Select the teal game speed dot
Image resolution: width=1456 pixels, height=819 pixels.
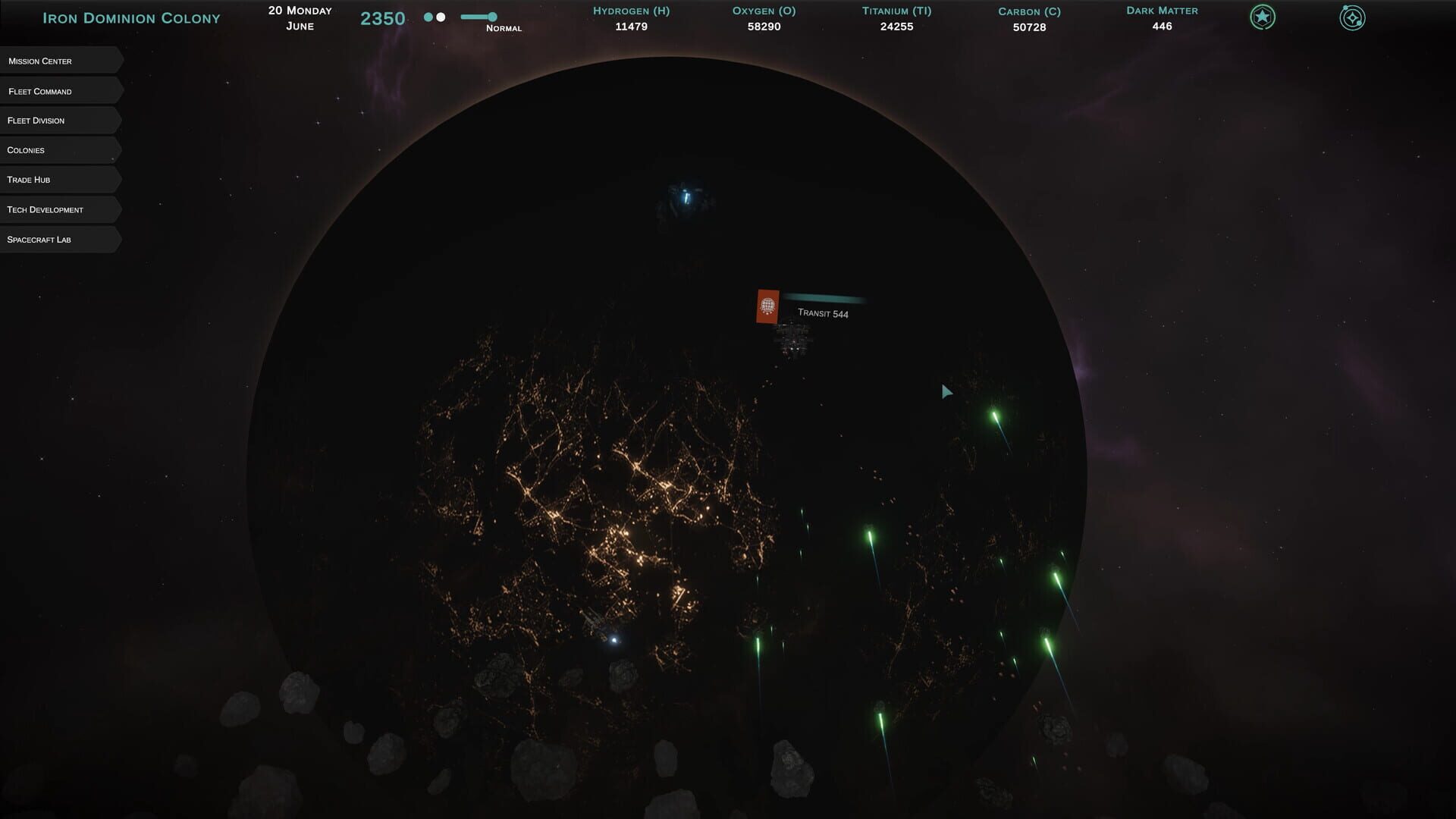(x=427, y=16)
